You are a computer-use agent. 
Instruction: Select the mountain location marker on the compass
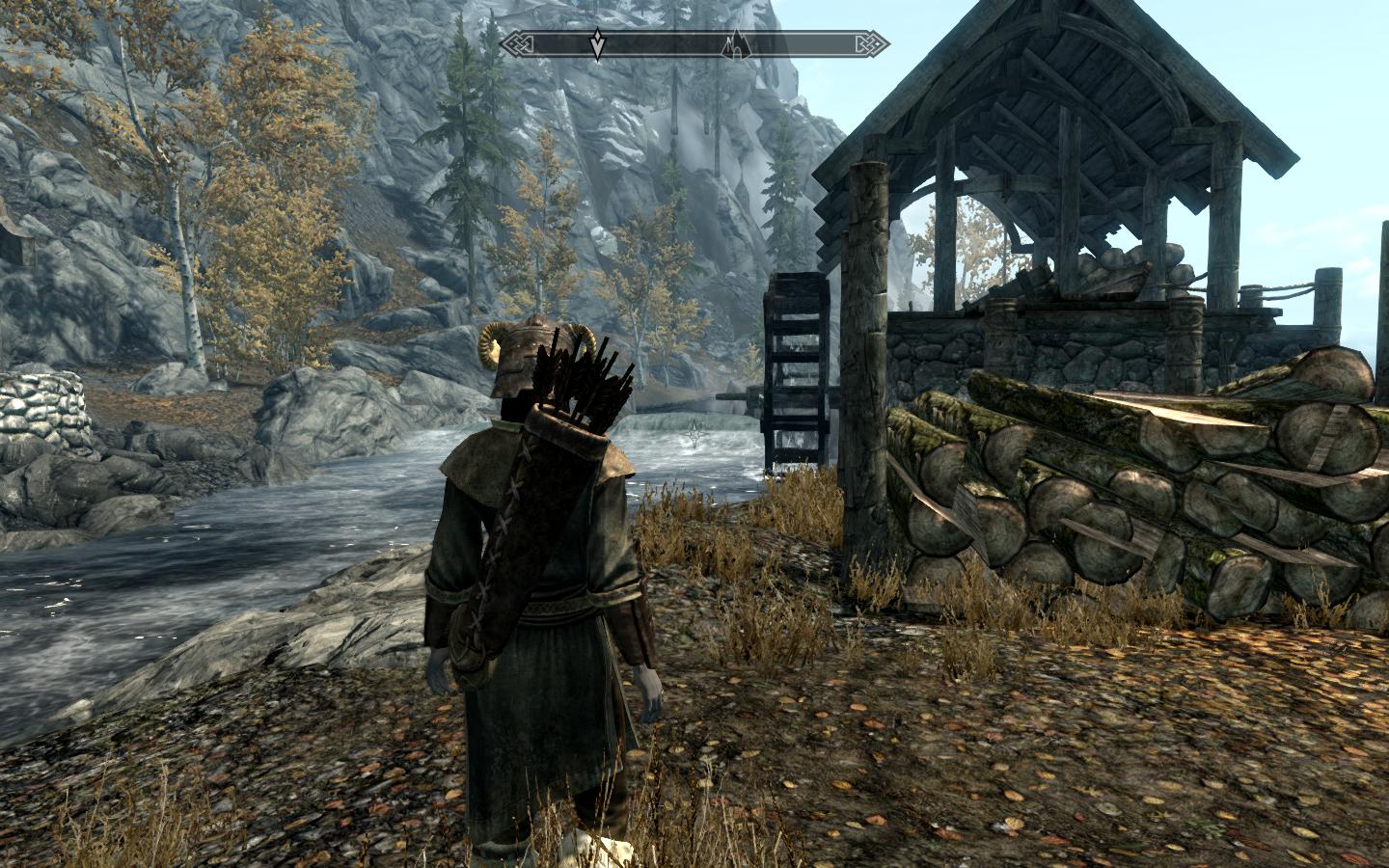[x=736, y=43]
